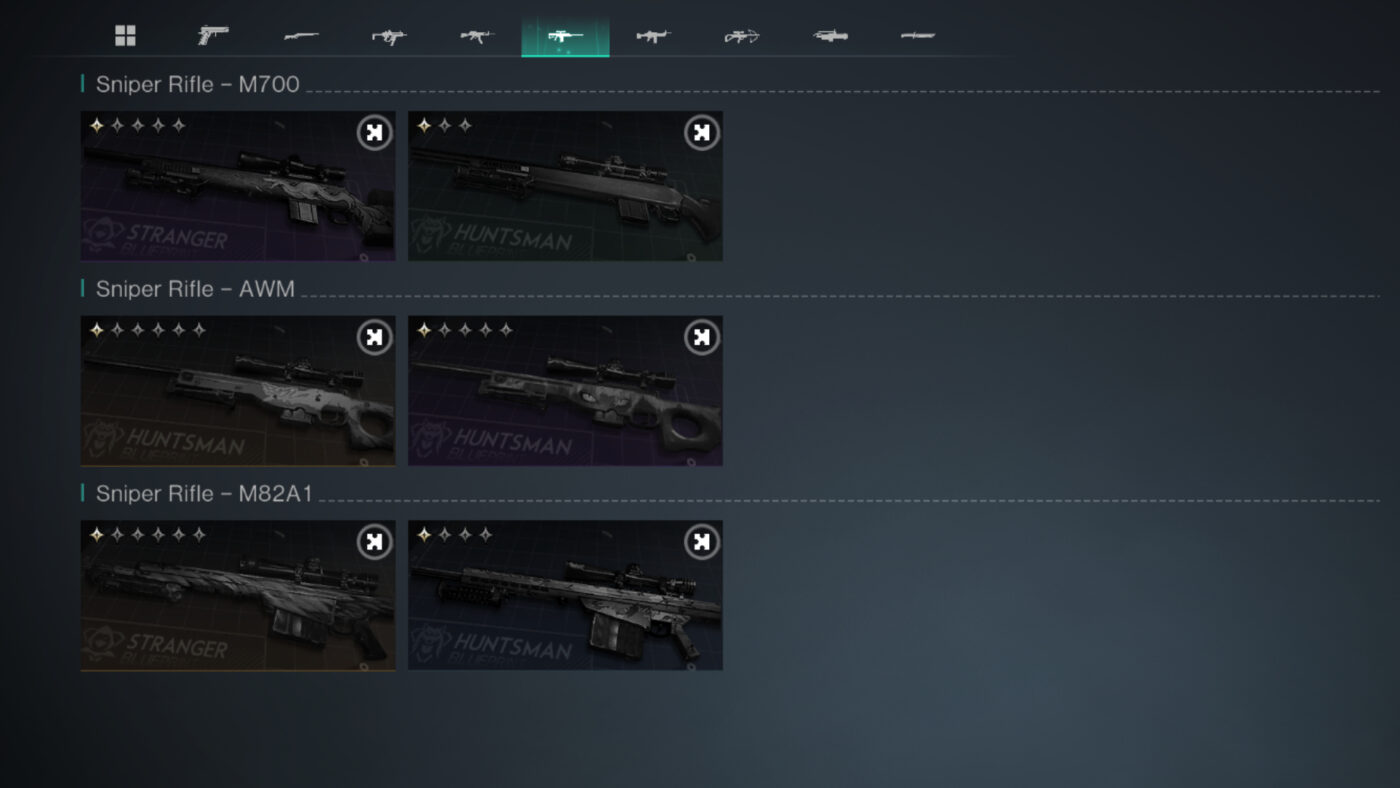The width and height of the screenshot is (1400, 788).
Task: Open the shotgun weapon category icon
Action: (x=300, y=36)
